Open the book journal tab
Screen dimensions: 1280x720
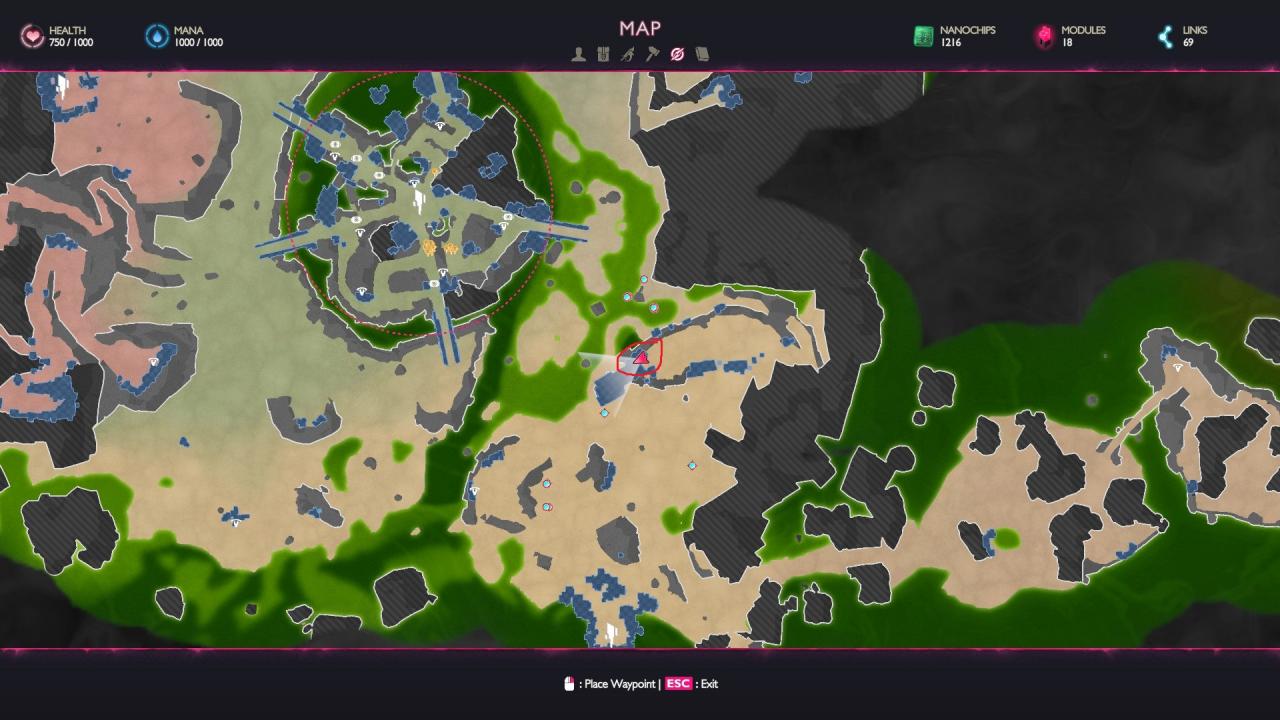click(x=702, y=54)
